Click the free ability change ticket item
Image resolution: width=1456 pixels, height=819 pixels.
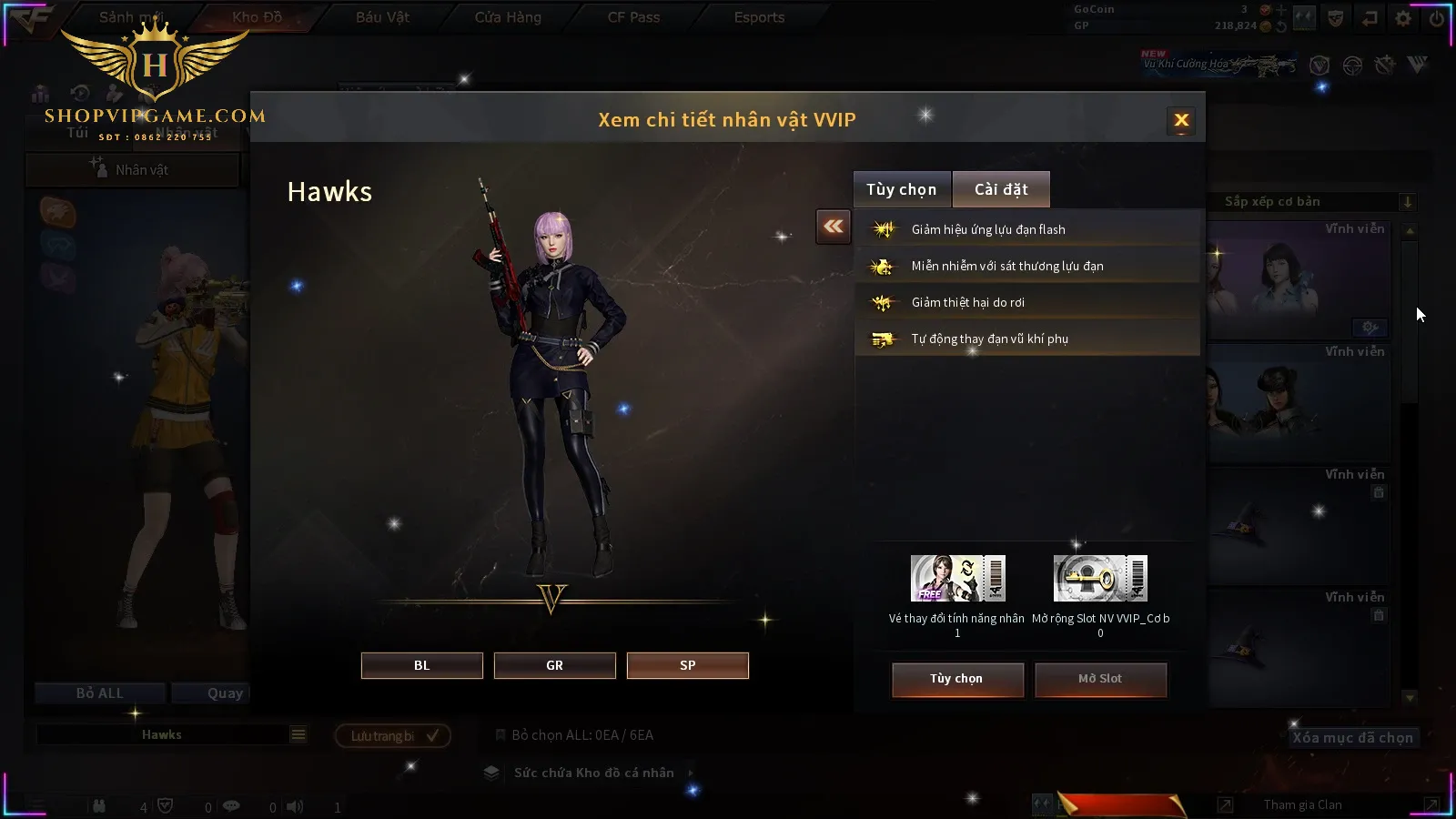click(x=957, y=579)
